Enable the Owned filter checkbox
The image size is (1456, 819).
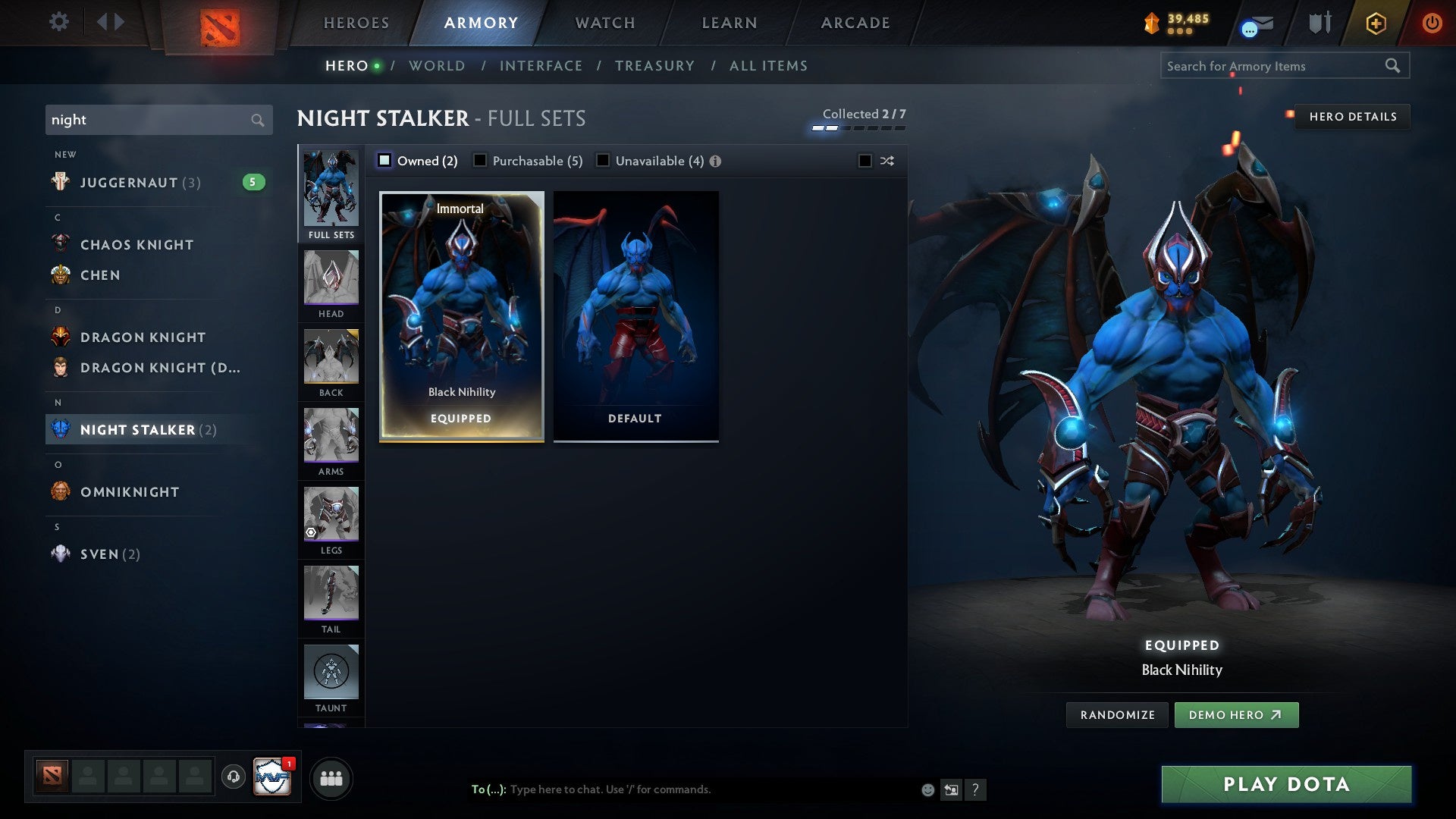click(x=385, y=160)
